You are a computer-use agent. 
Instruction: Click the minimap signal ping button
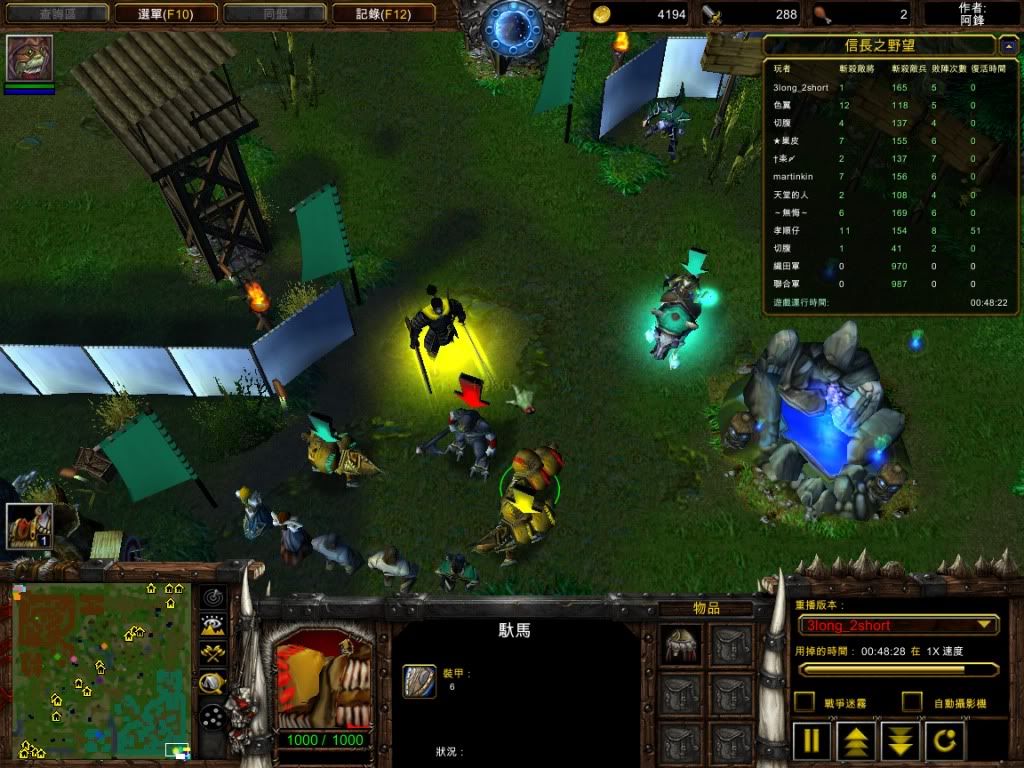(x=213, y=598)
